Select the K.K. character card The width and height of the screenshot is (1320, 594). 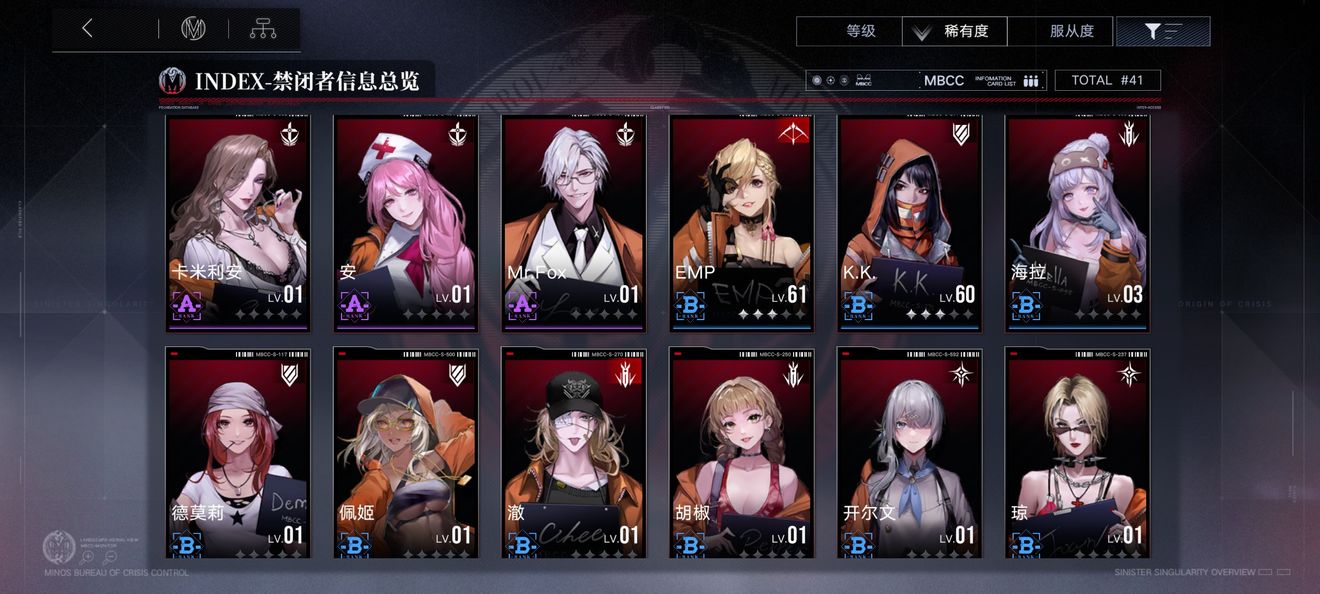tap(910, 223)
